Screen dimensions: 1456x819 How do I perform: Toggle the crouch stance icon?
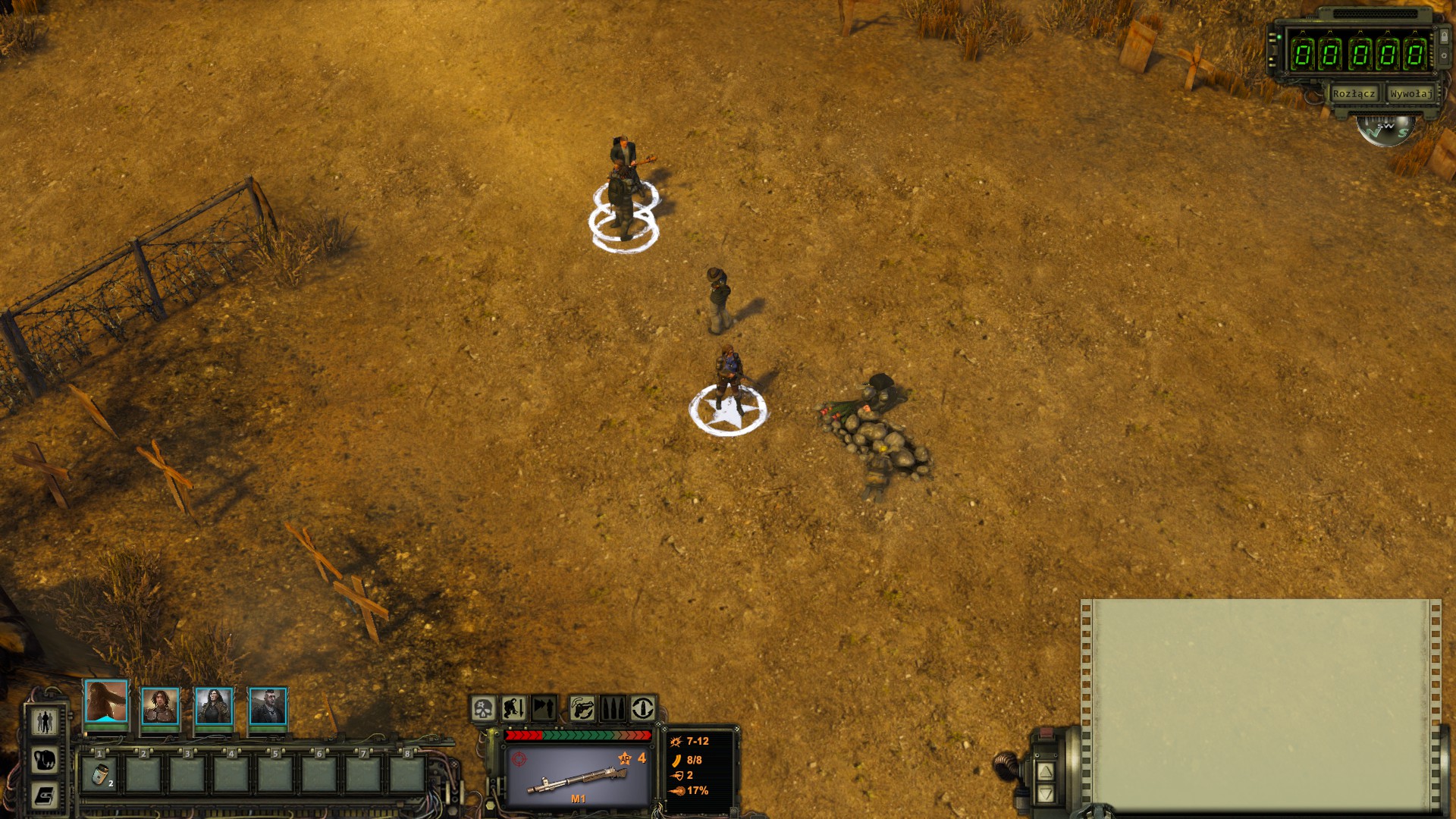point(513,709)
